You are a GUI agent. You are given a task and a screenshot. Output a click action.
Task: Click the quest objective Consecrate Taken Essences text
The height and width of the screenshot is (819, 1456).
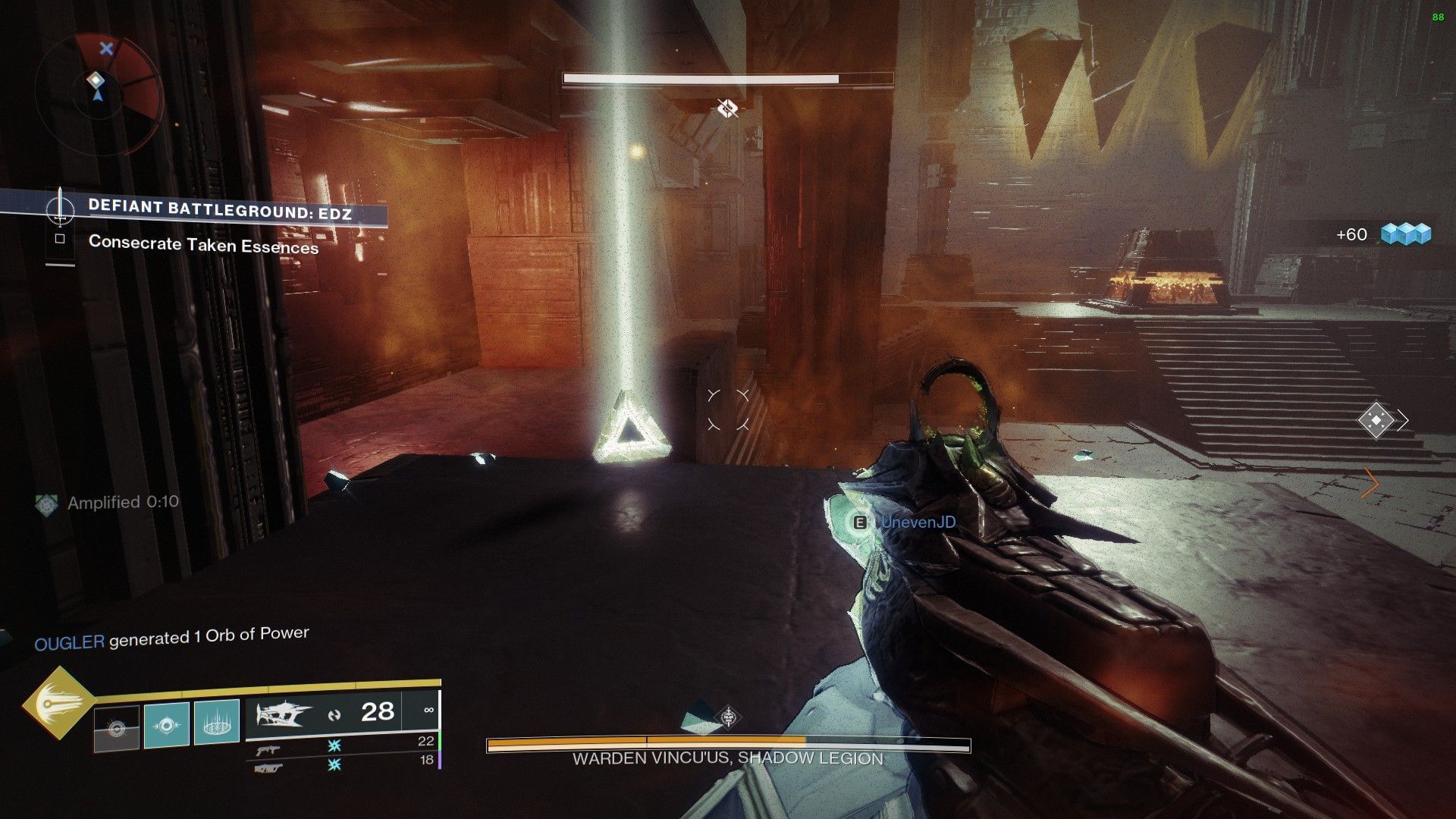205,245
